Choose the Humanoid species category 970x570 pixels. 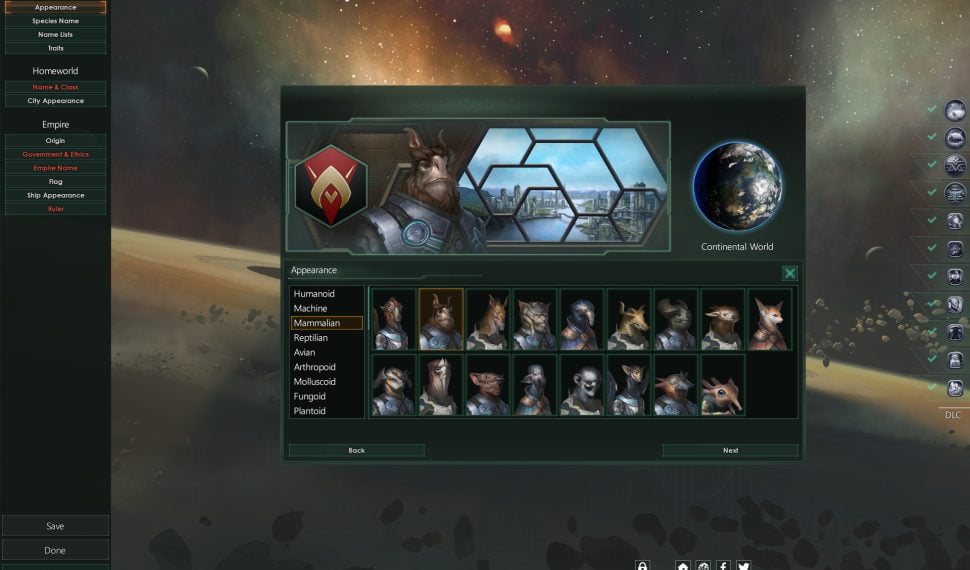[x=314, y=294]
